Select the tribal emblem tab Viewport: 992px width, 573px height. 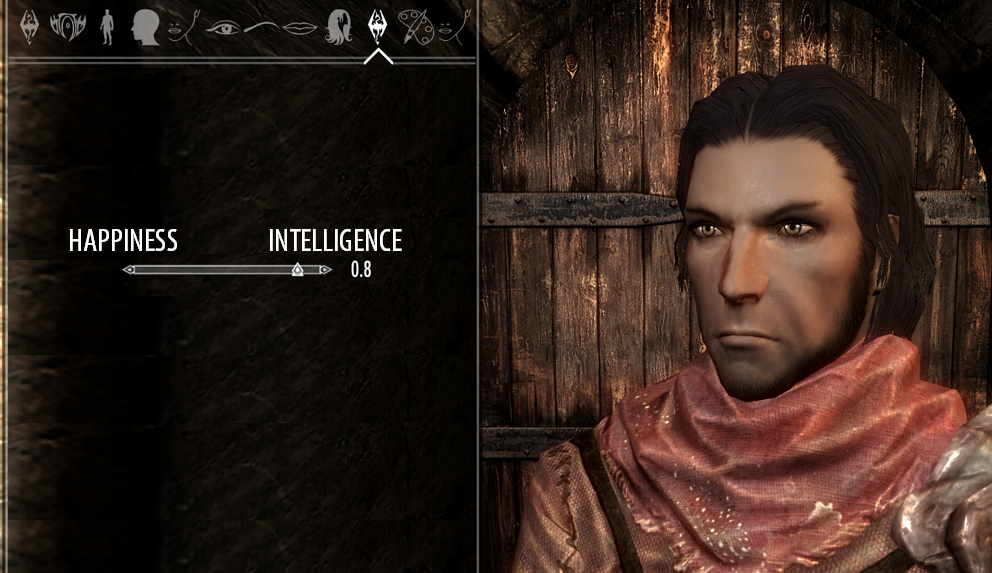click(68, 27)
